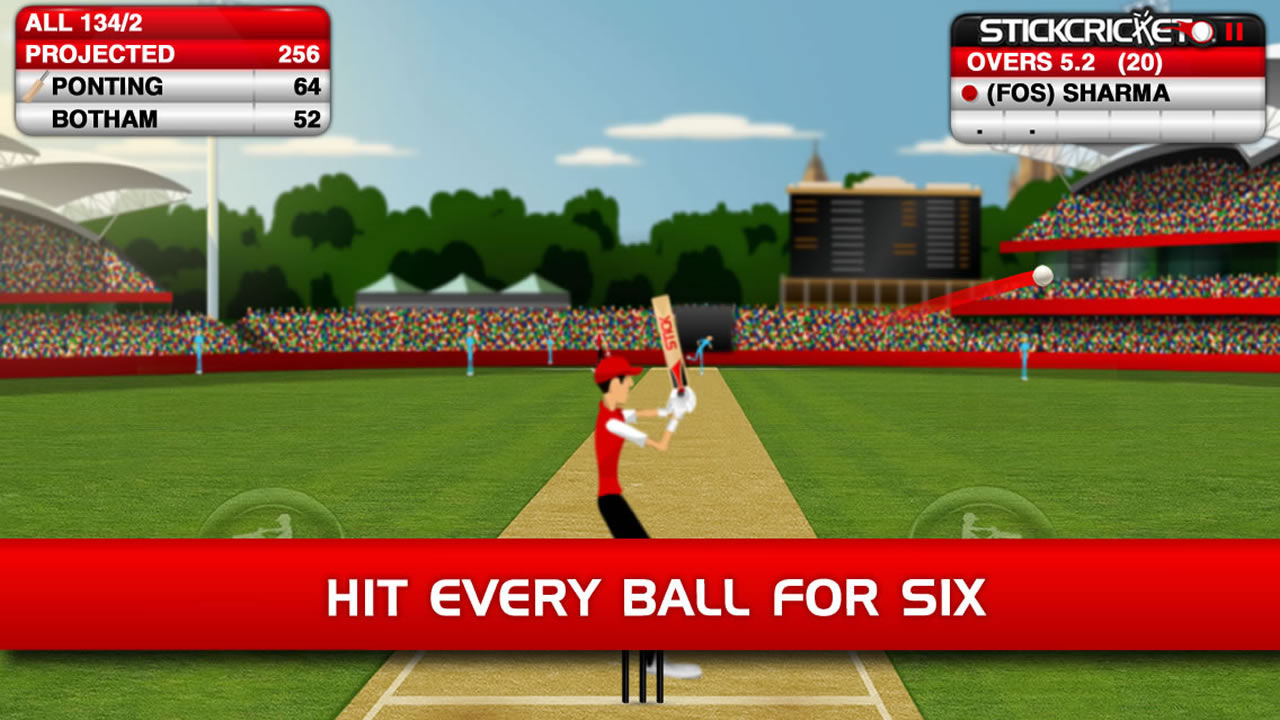This screenshot has width=1280, height=720.
Task: Select the BOTHAM 52 batsman entry
Action: tap(170, 117)
